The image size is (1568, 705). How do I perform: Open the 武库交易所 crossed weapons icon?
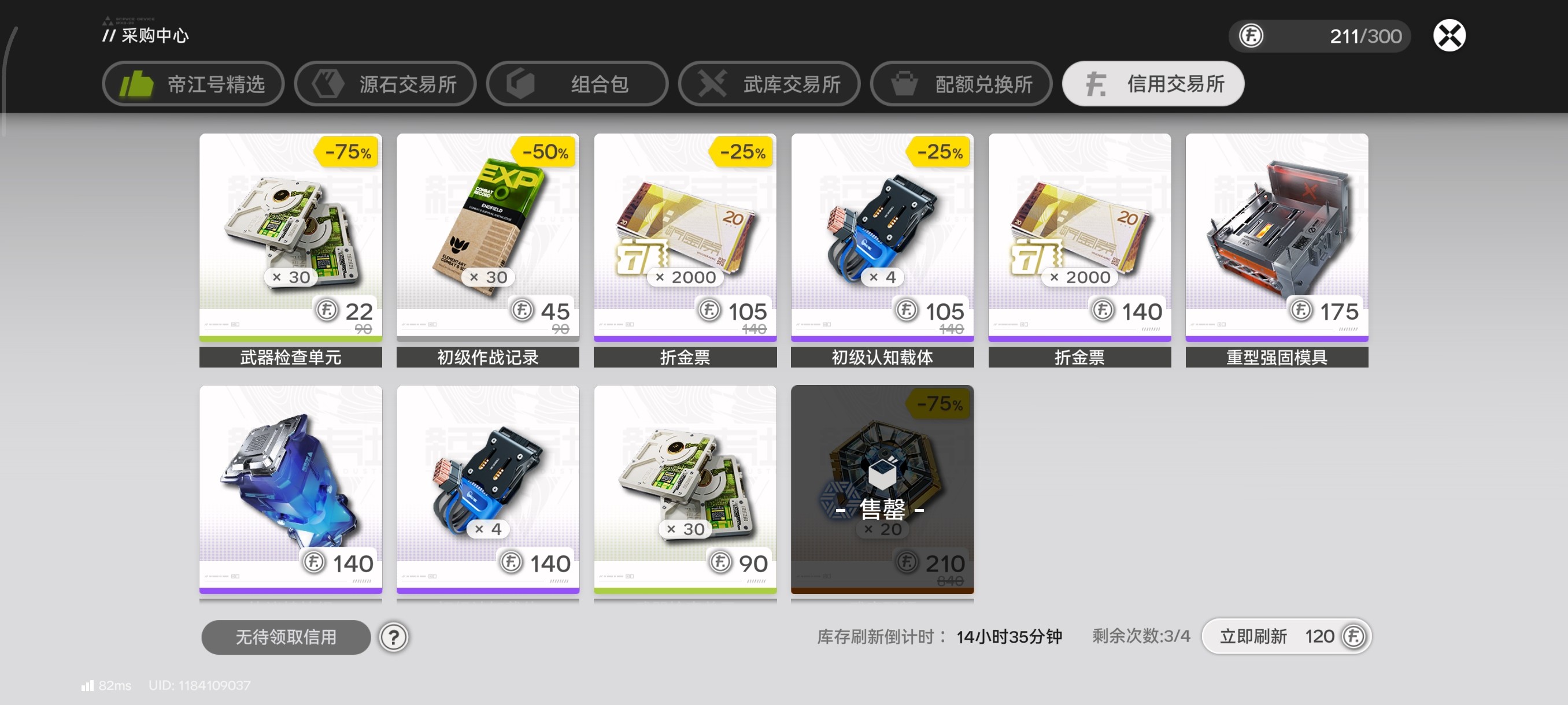coord(712,84)
